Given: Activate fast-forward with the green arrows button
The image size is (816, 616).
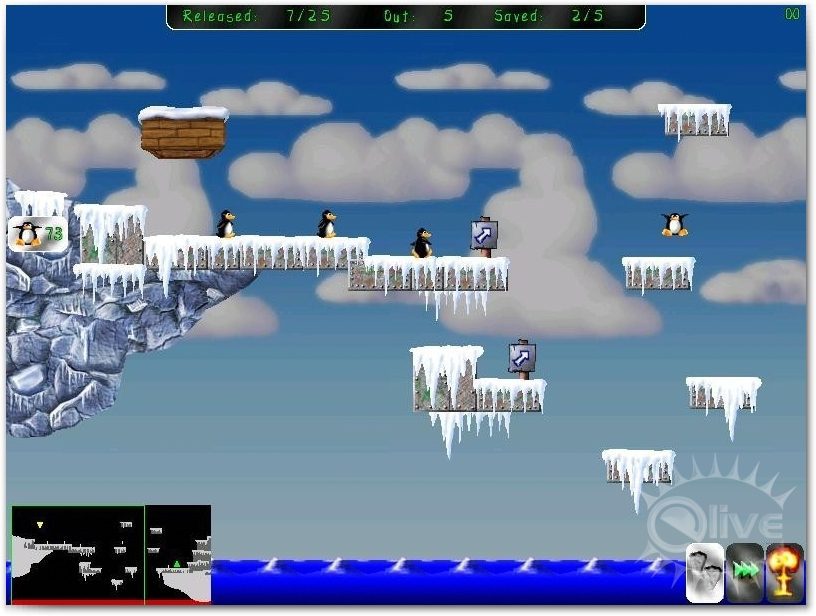Looking at the screenshot, I should pyautogui.click(x=745, y=571).
